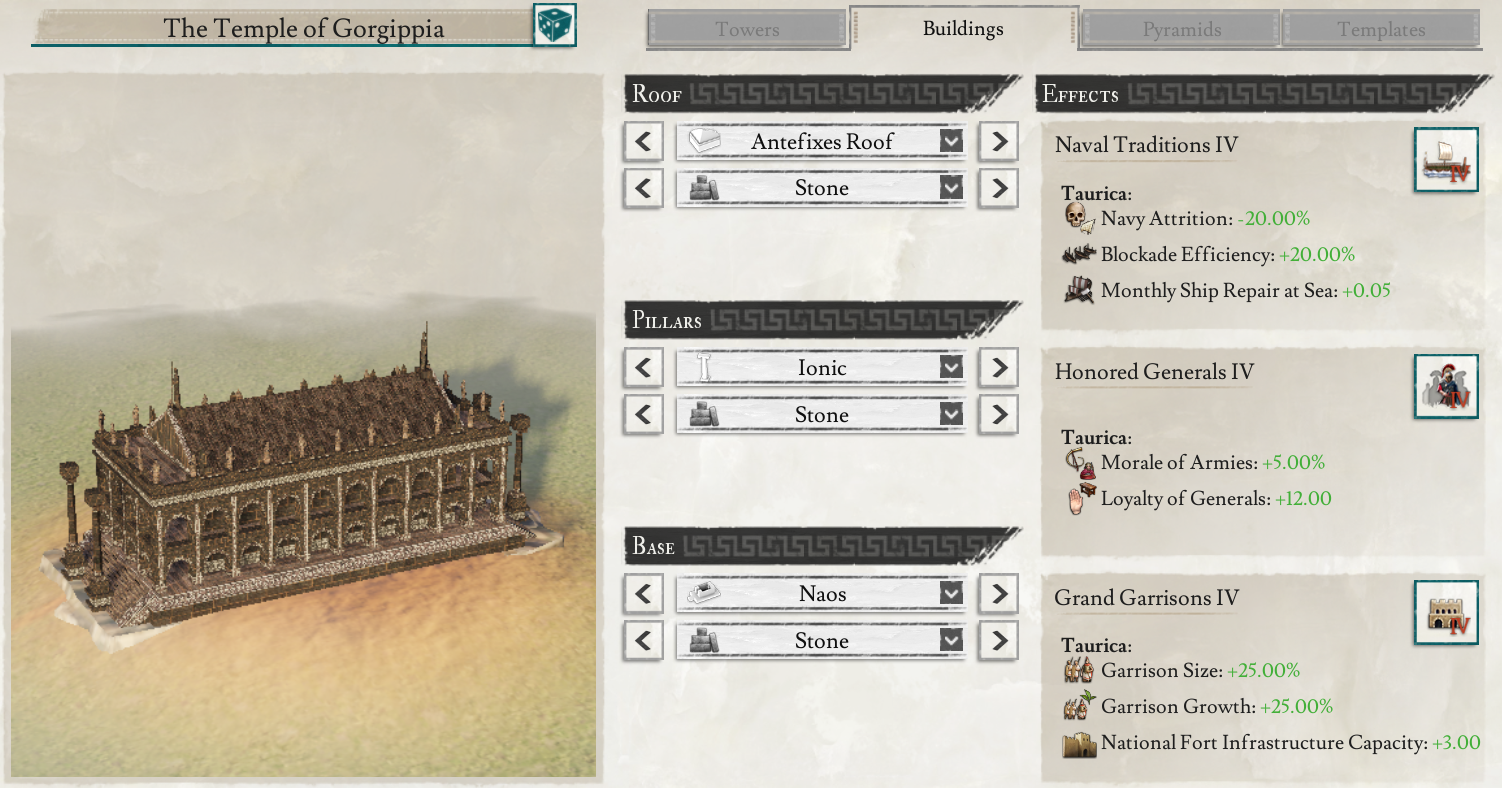This screenshot has height=788, width=1502.
Task: Cycle to the next pillar style after Ionic
Action: pos(998,368)
